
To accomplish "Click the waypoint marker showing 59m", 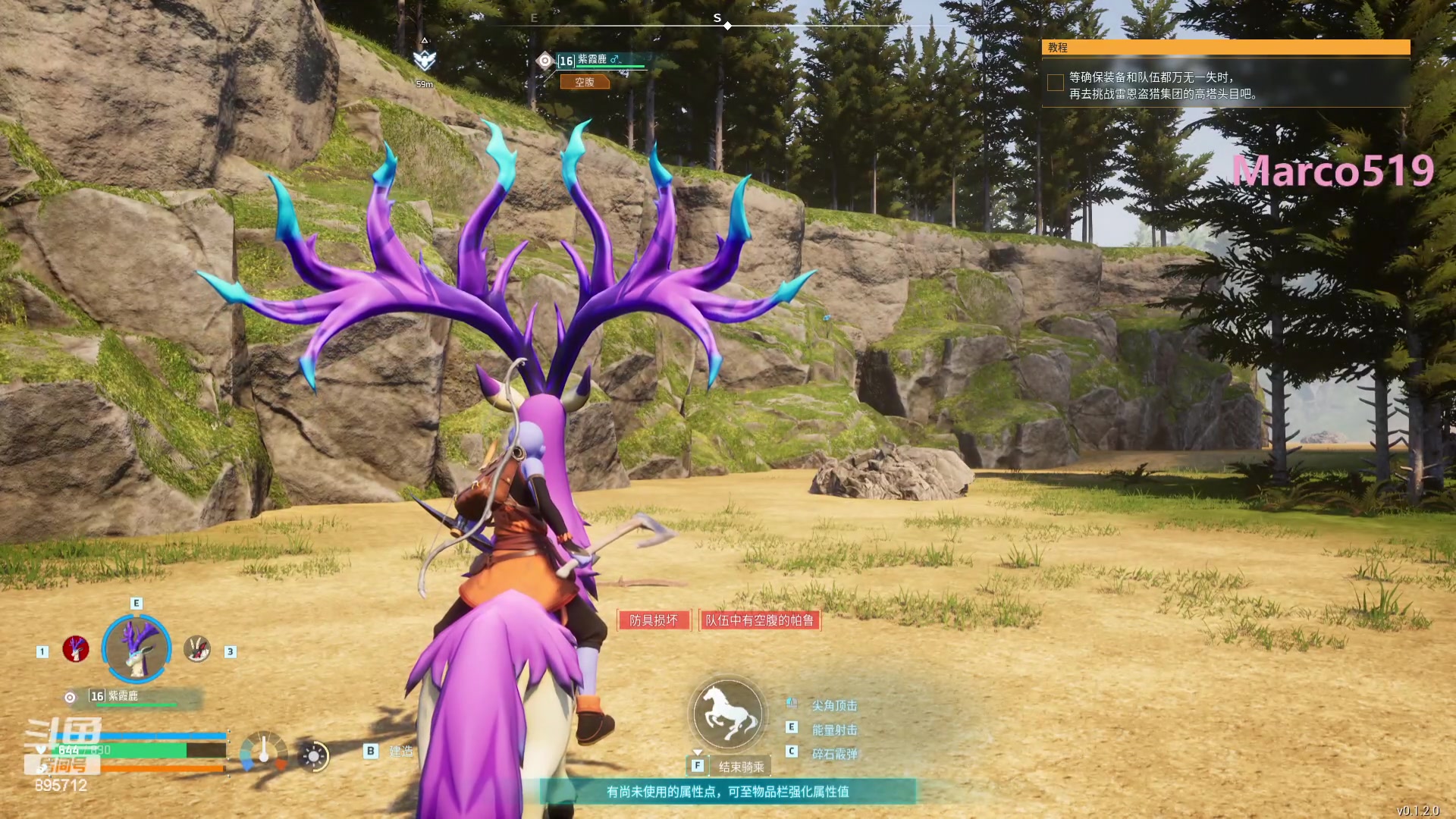I will (x=424, y=61).
